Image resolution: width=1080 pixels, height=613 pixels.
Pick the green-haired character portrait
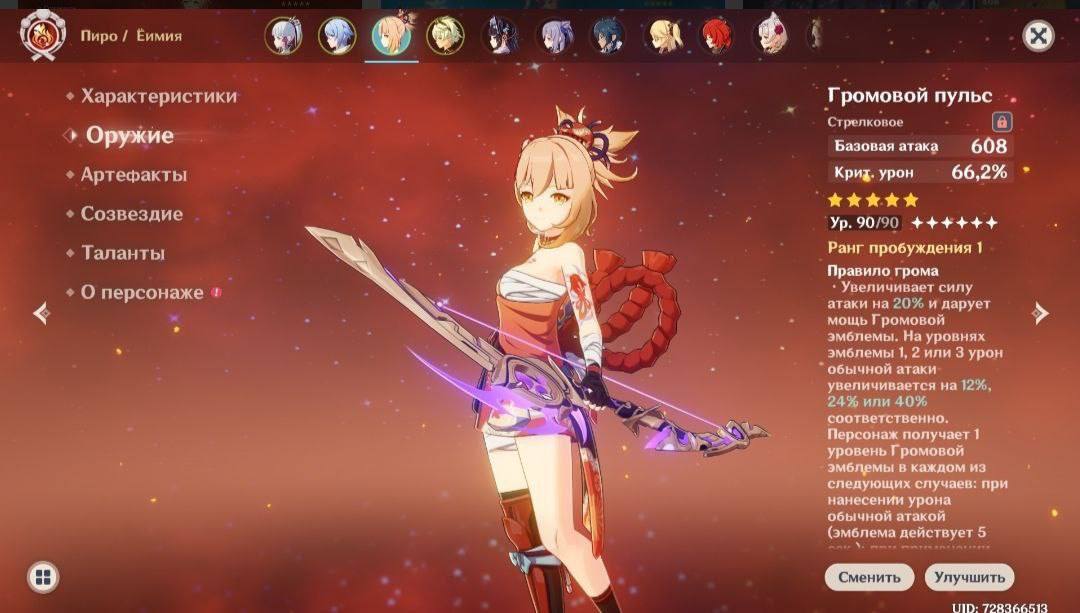(445, 36)
